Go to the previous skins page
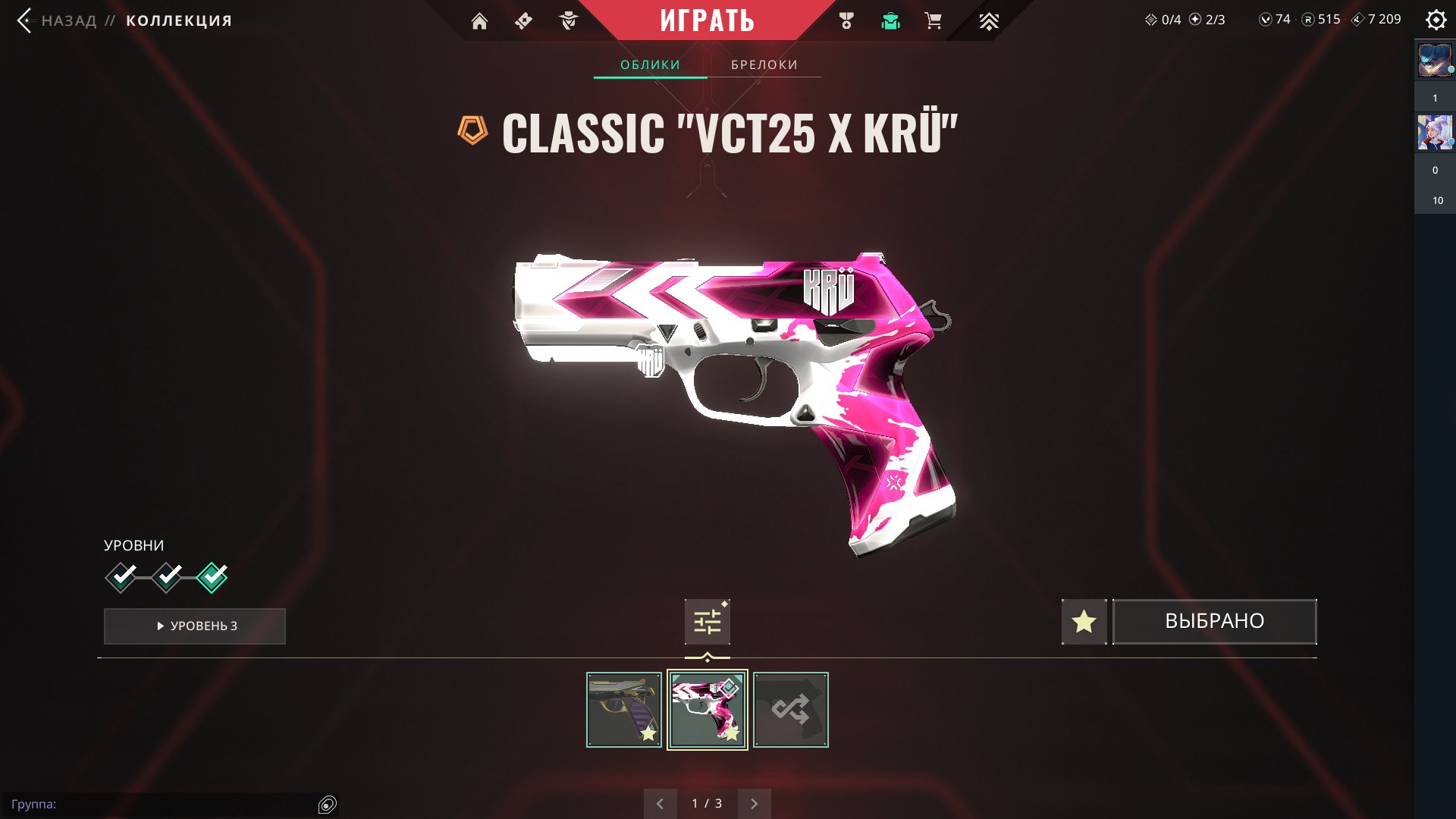 pyautogui.click(x=660, y=804)
